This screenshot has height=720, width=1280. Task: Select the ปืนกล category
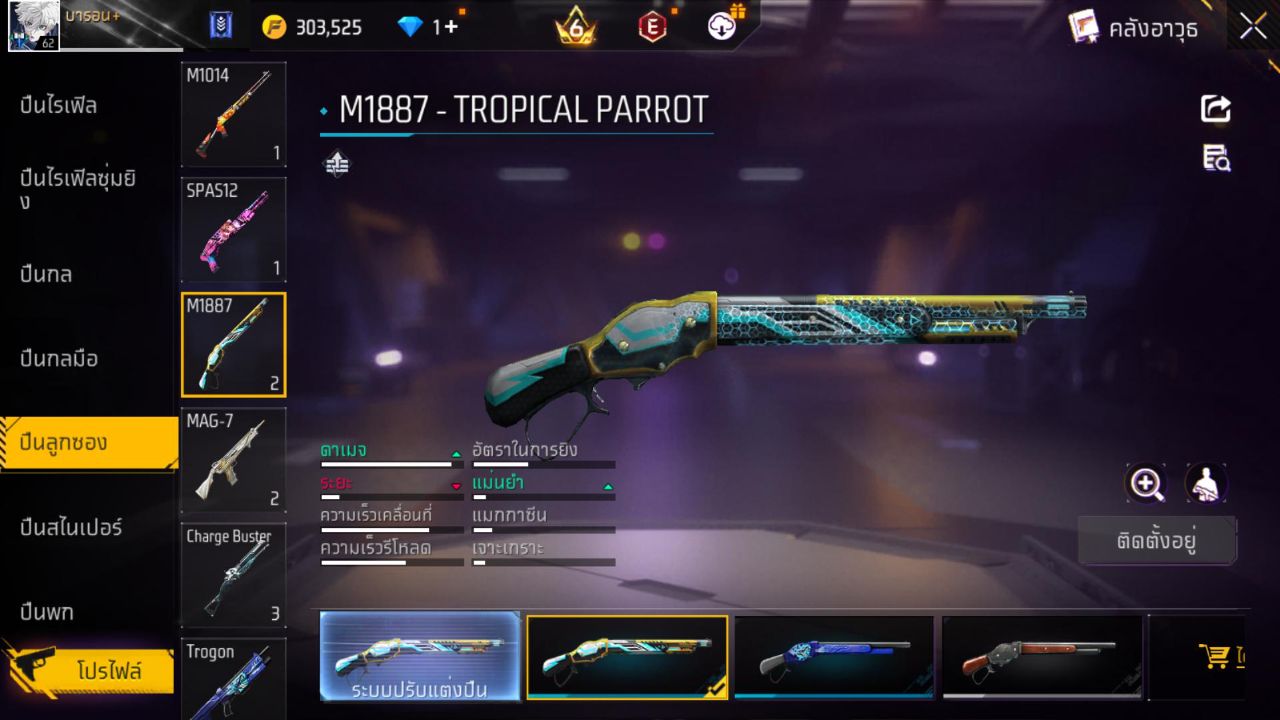[46, 273]
